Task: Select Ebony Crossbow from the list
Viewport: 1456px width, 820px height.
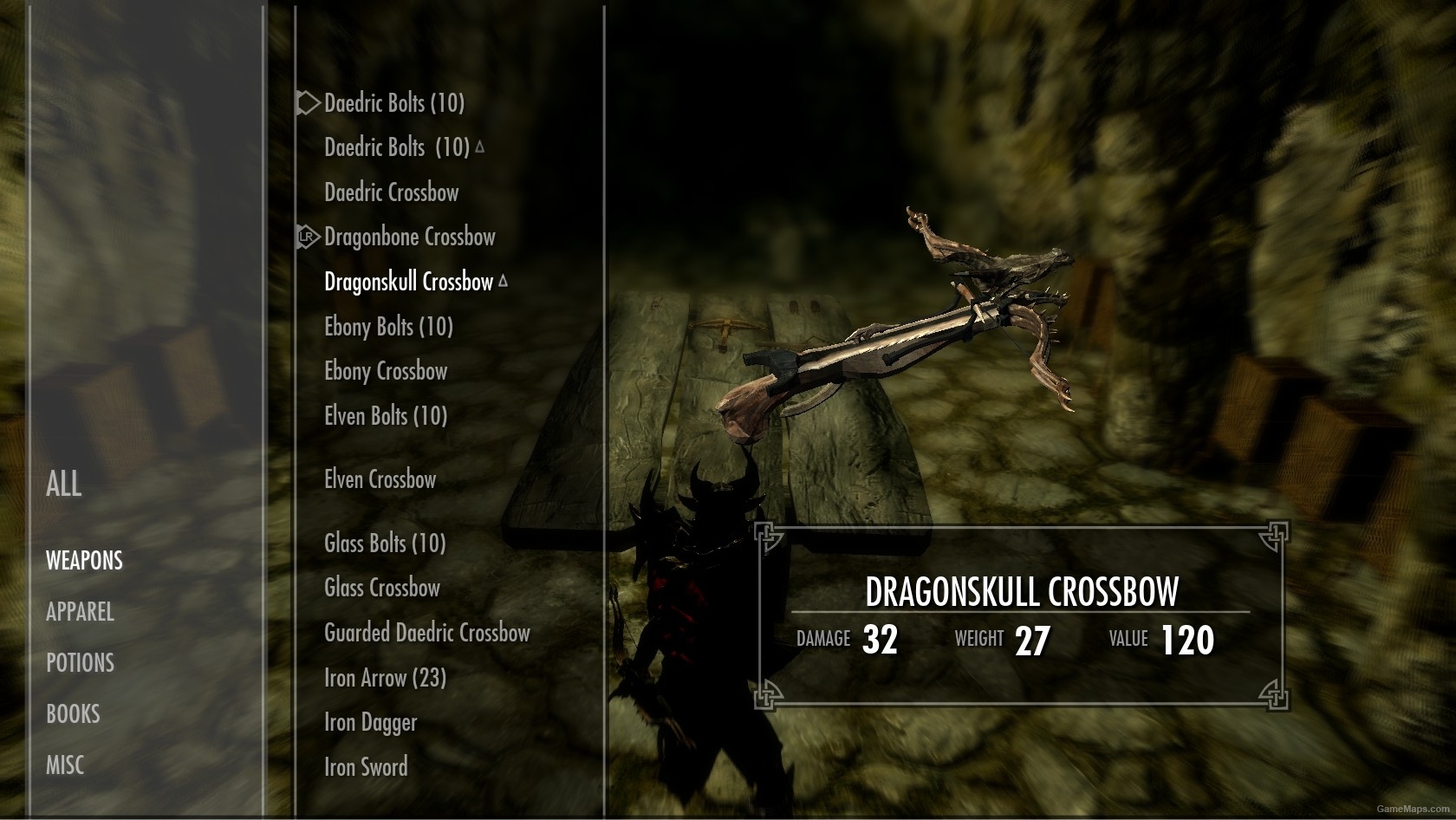Action: tap(386, 371)
